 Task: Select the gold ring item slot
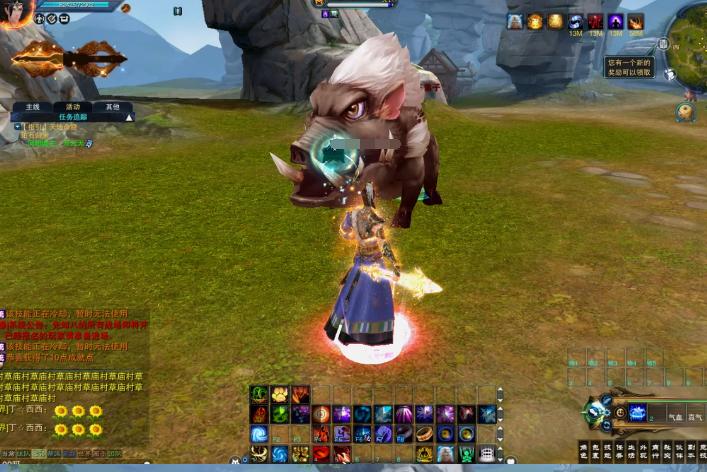coord(425,434)
